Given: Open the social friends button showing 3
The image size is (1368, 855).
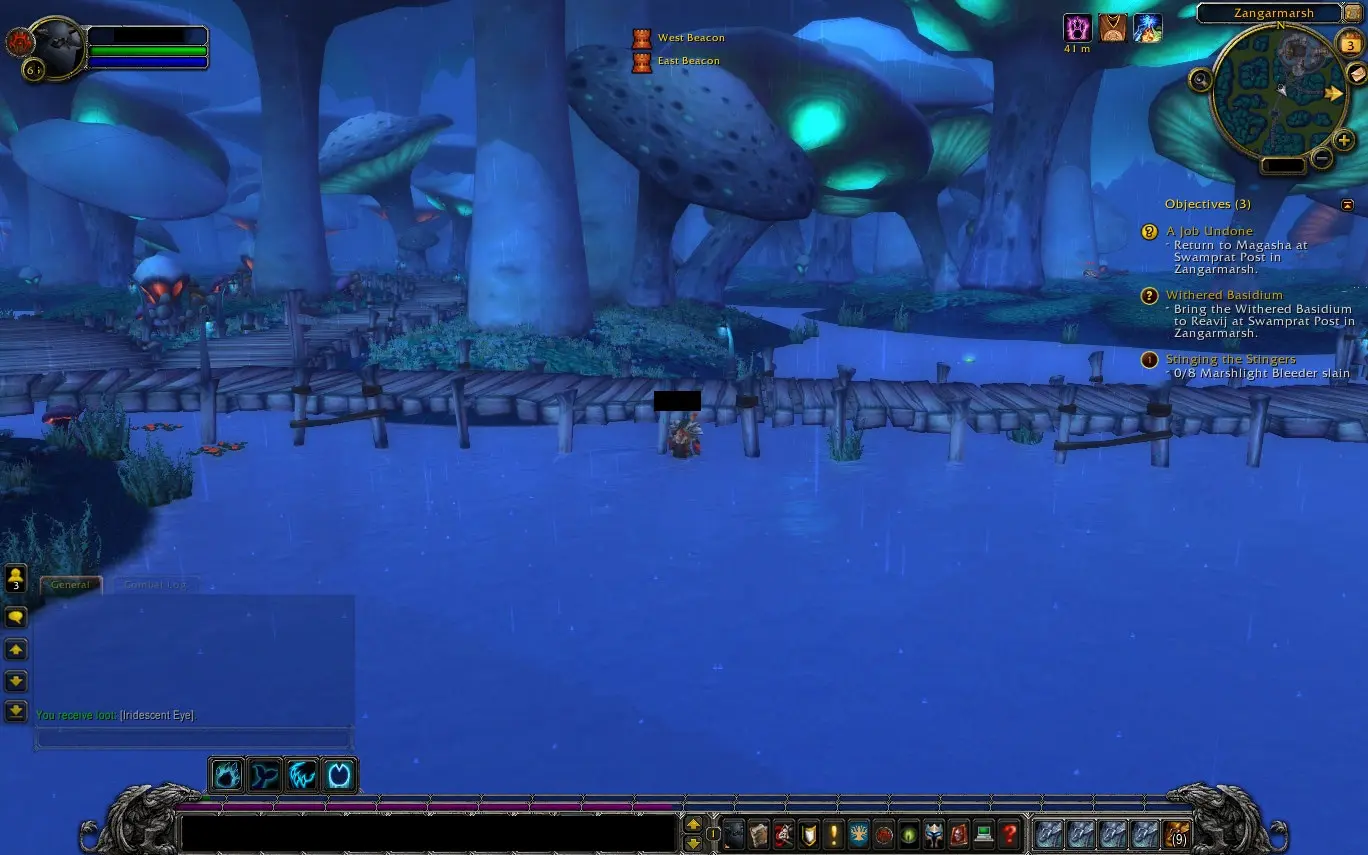Looking at the screenshot, I should 16,578.
